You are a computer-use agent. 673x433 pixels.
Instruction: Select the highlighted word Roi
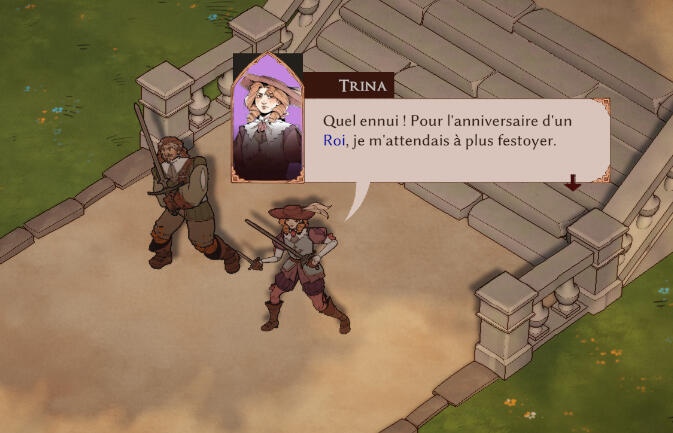(x=333, y=141)
